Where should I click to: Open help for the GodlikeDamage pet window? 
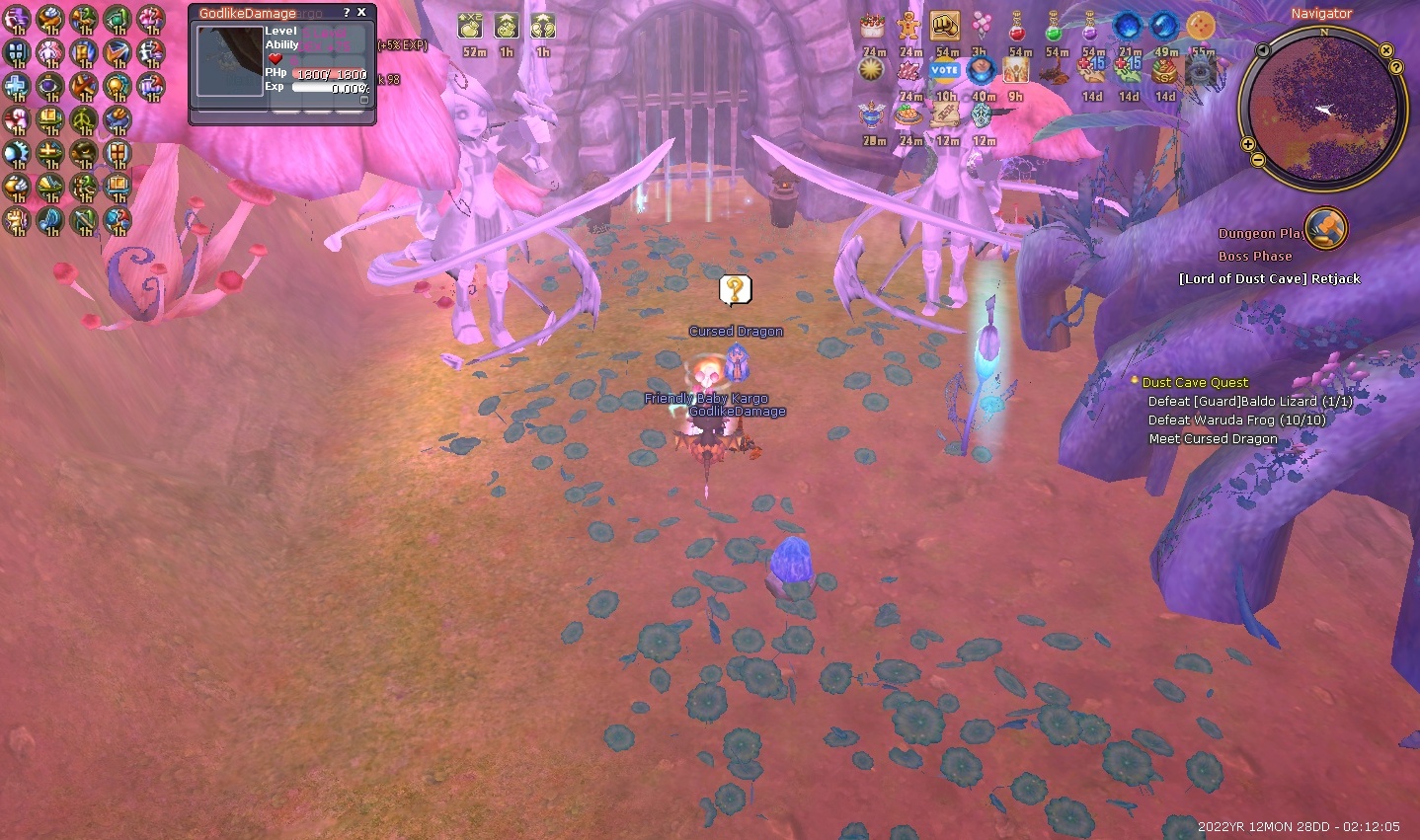[346, 13]
